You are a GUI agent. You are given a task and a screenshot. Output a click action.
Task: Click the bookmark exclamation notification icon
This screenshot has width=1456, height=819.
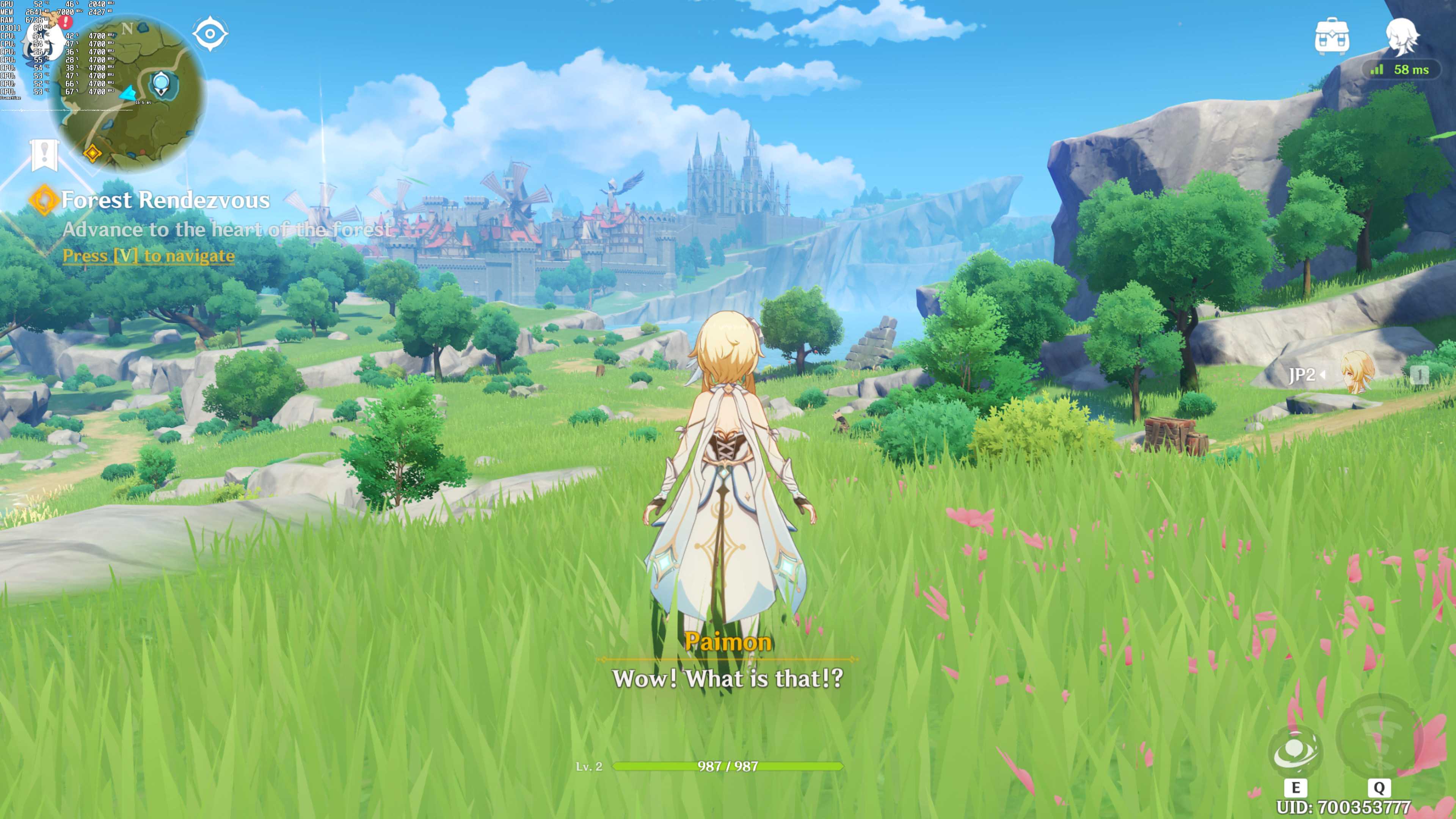point(44,154)
